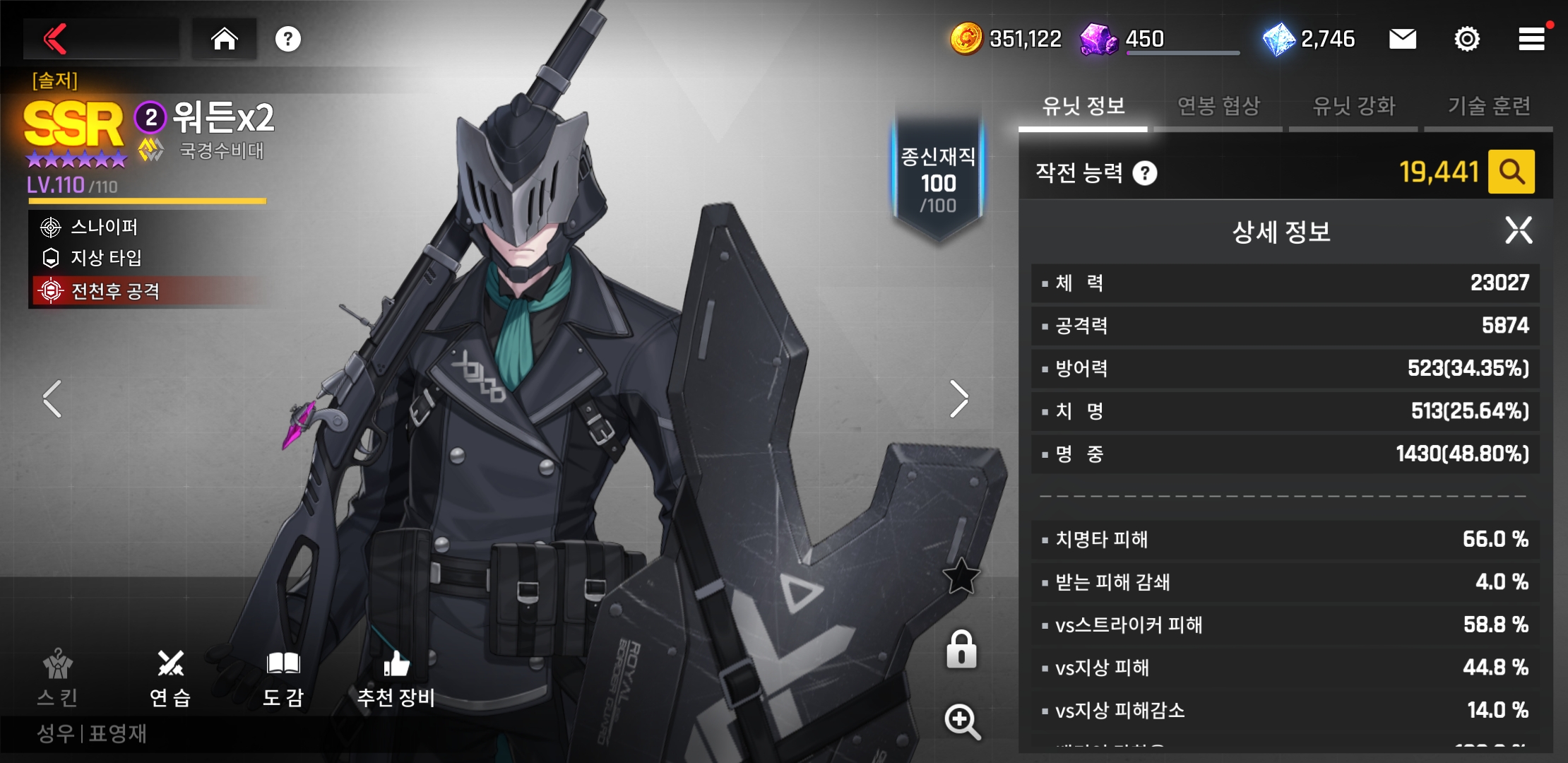The image size is (1568, 763).
Task: Show help for 작전 능력
Action: [1145, 173]
